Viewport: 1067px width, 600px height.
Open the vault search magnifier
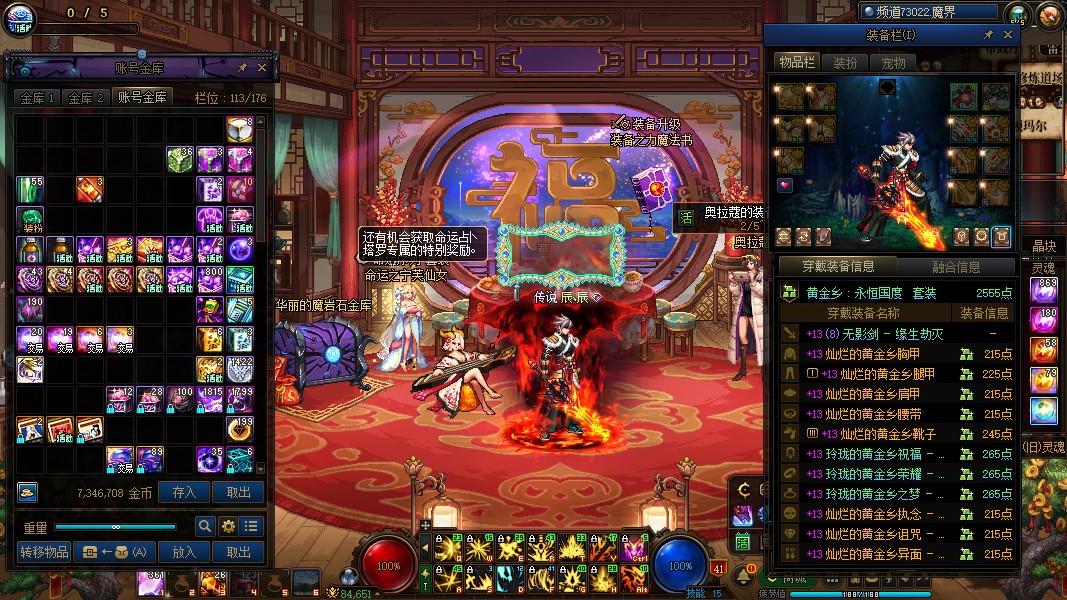click(204, 526)
